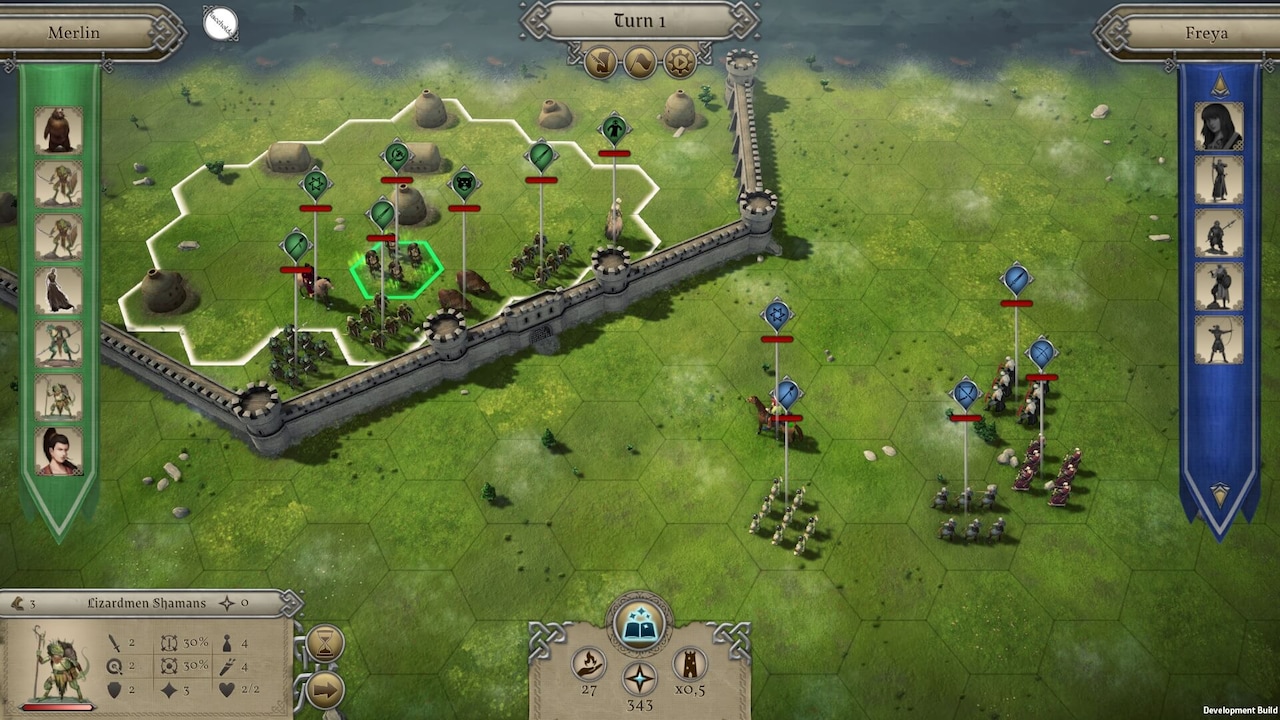Activate the gear auto-battle button

pyautogui.click(x=679, y=63)
